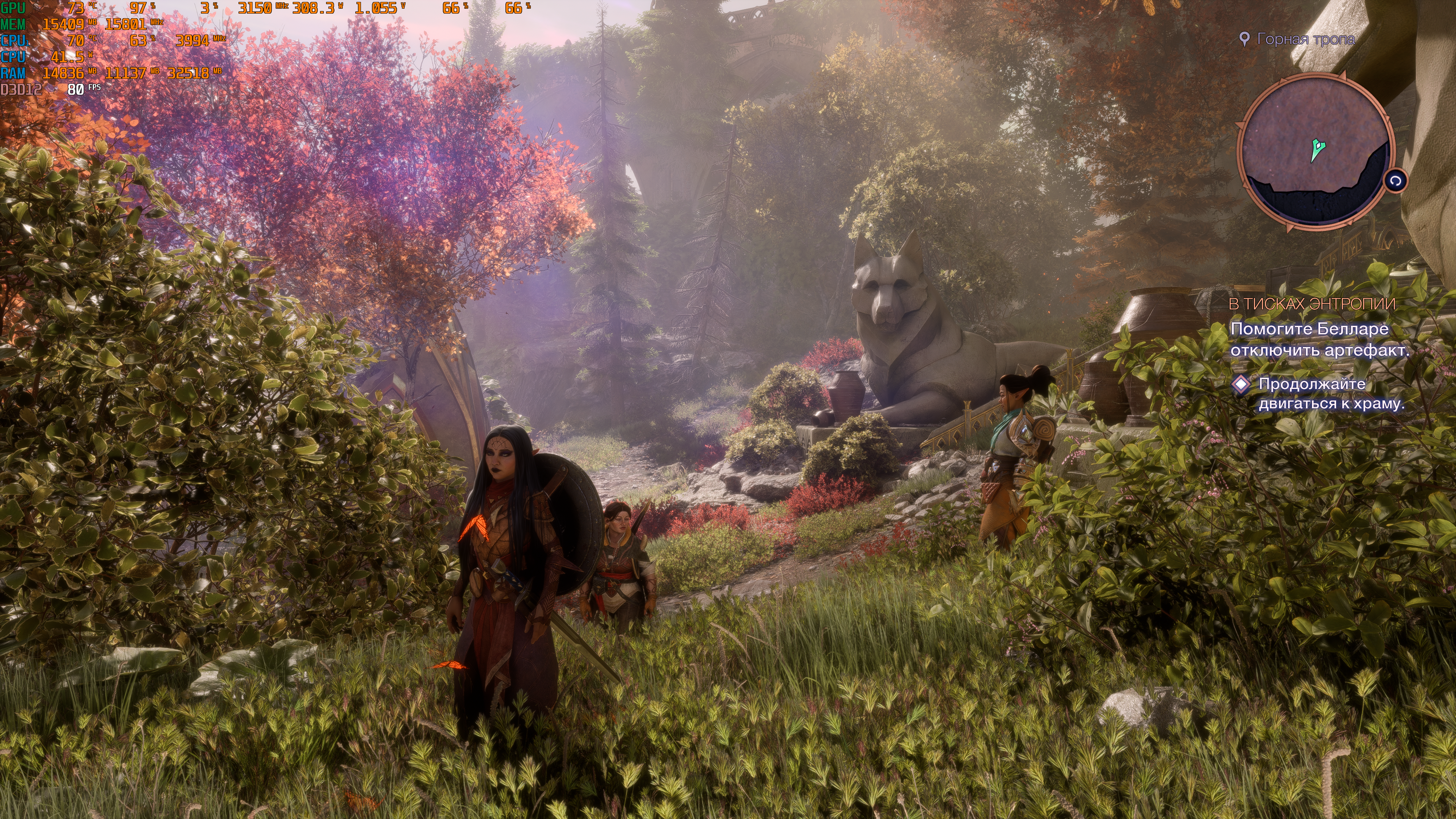Click the objective Продолжайте двигаться к храму

coord(1330,394)
